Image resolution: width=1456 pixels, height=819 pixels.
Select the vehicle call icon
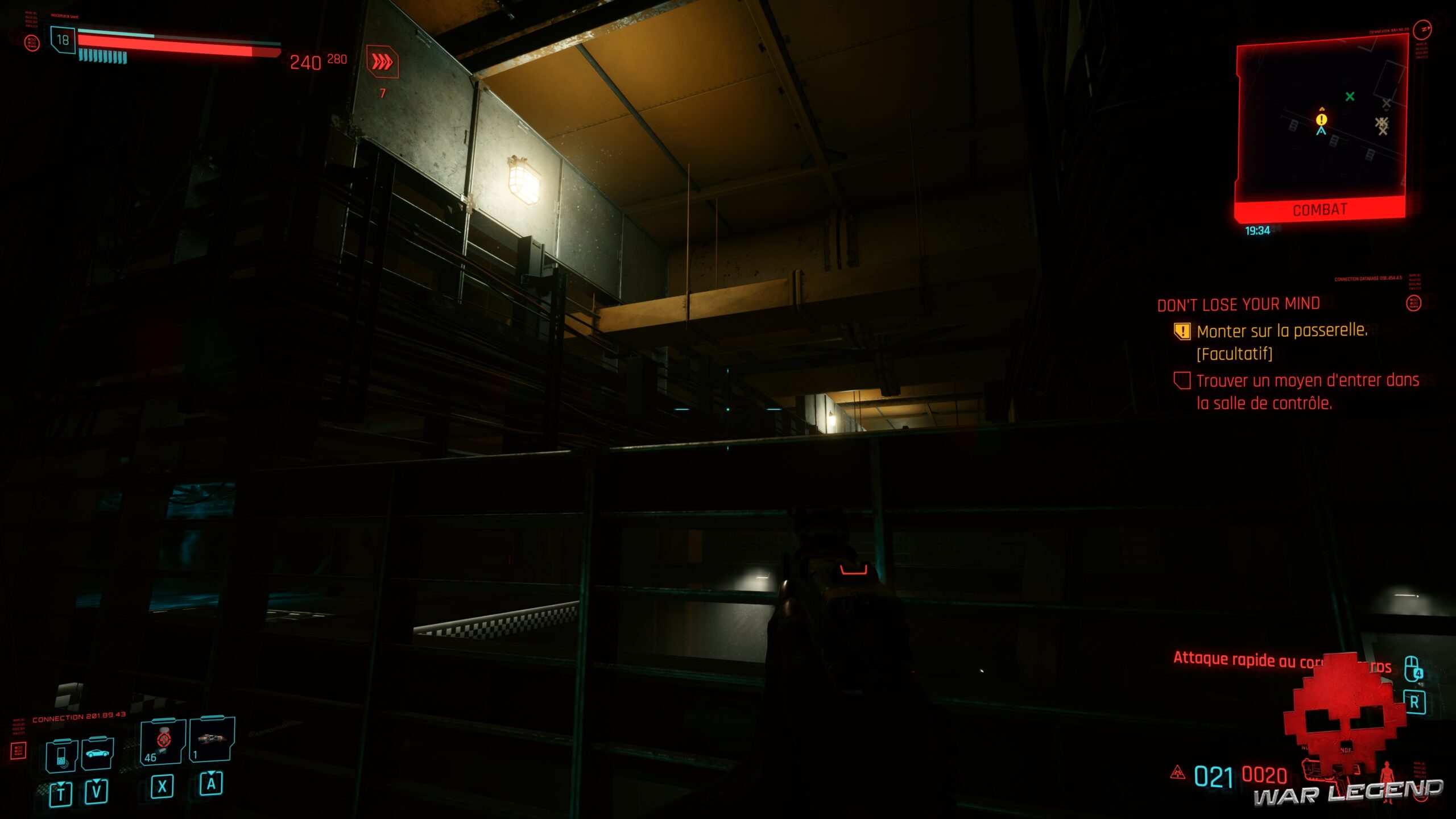coord(97,753)
